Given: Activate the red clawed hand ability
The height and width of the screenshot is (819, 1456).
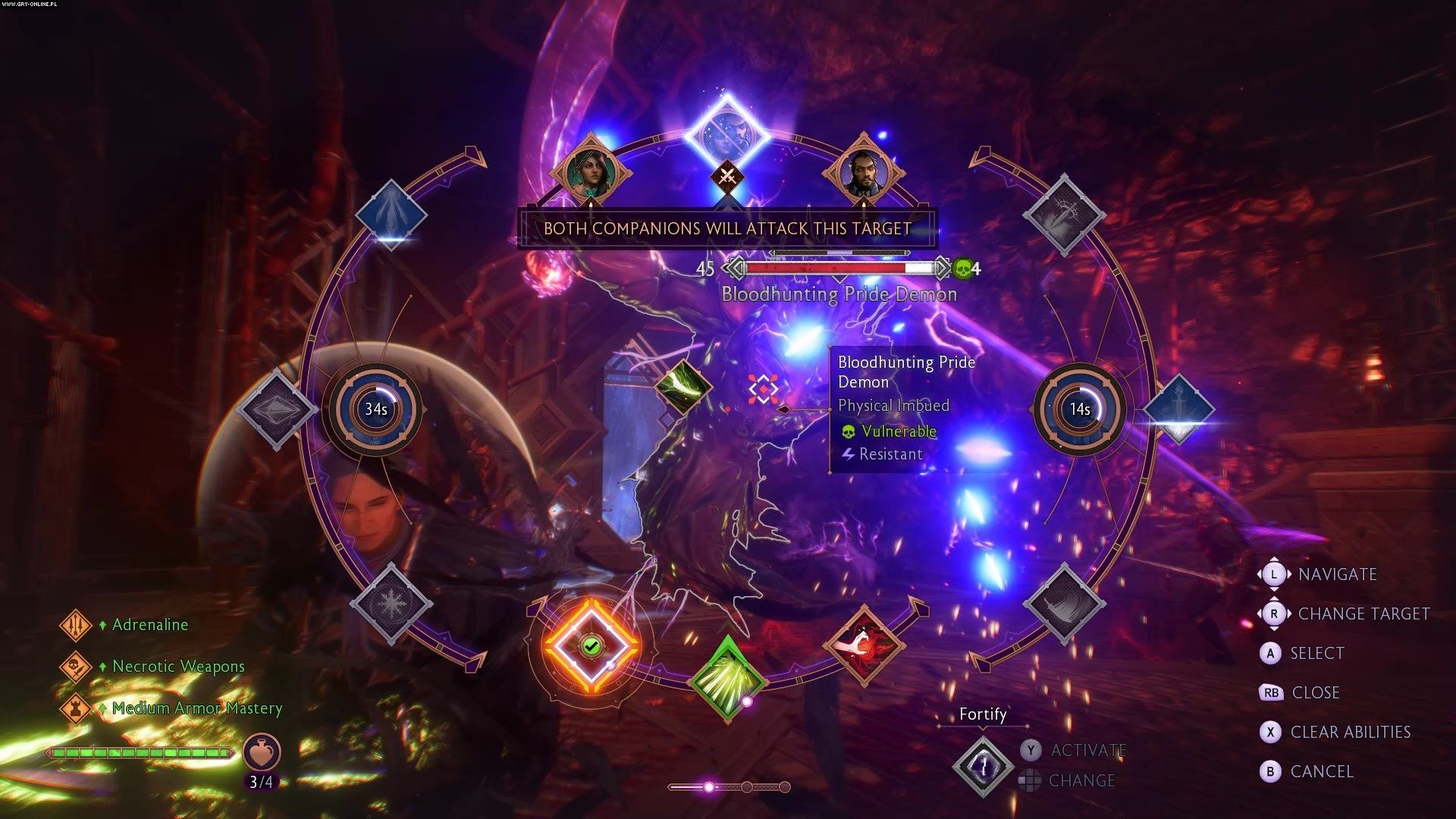Looking at the screenshot, I should [863, 646].
